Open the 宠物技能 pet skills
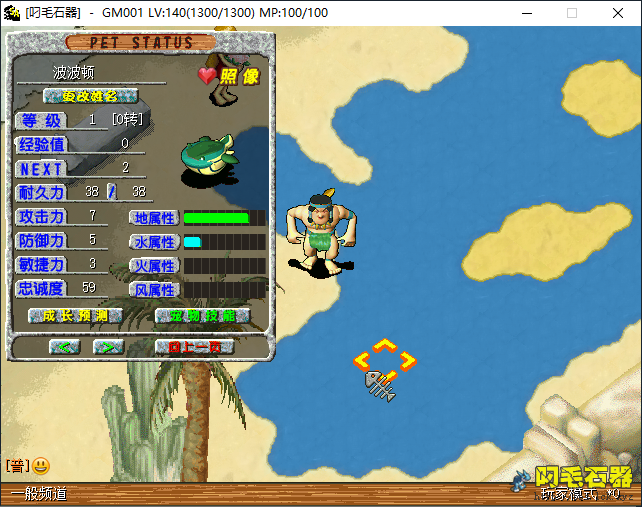This screenshot has width=642, height=507. point(202,316)
